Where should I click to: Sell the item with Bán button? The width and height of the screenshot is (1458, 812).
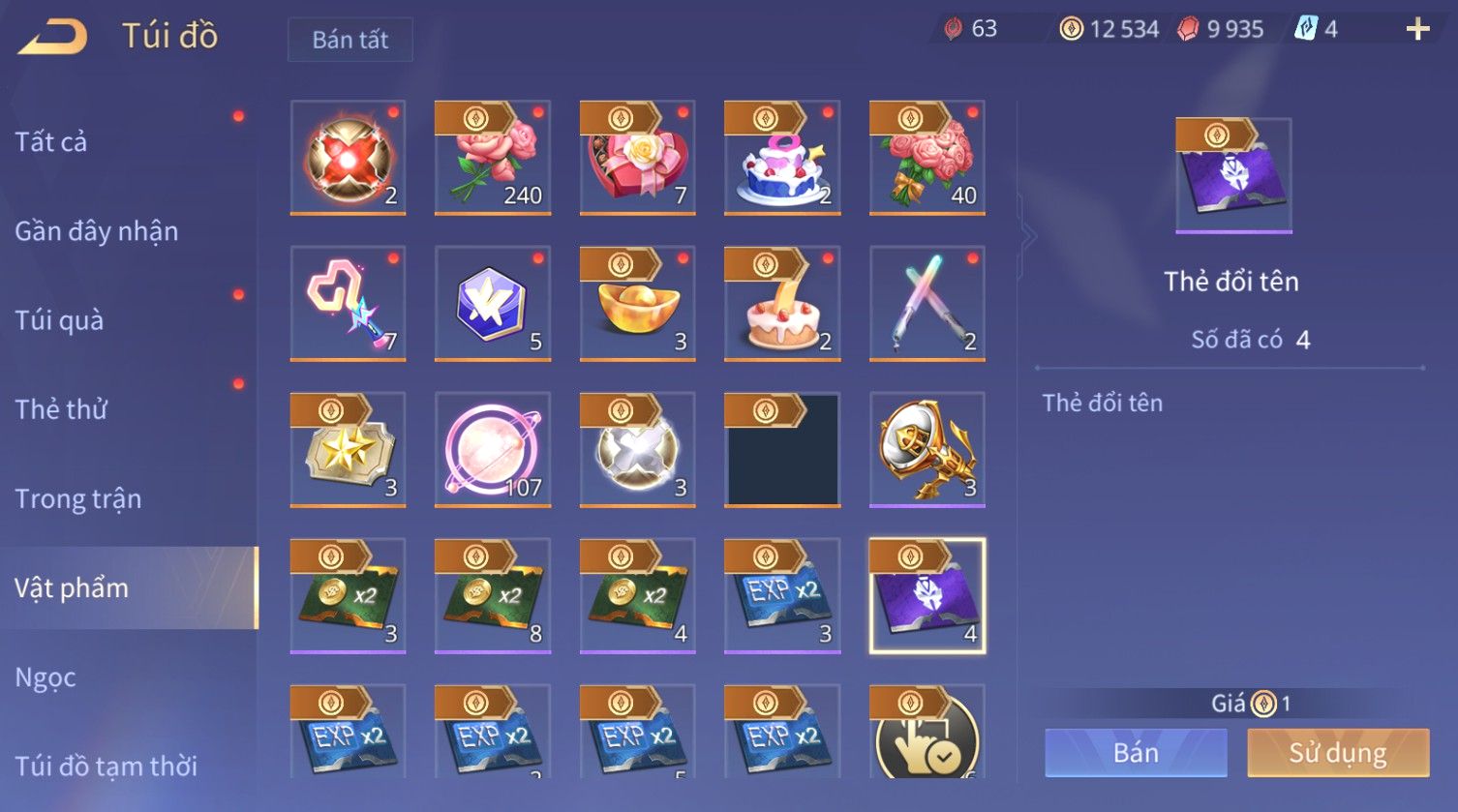point(1136,753)
